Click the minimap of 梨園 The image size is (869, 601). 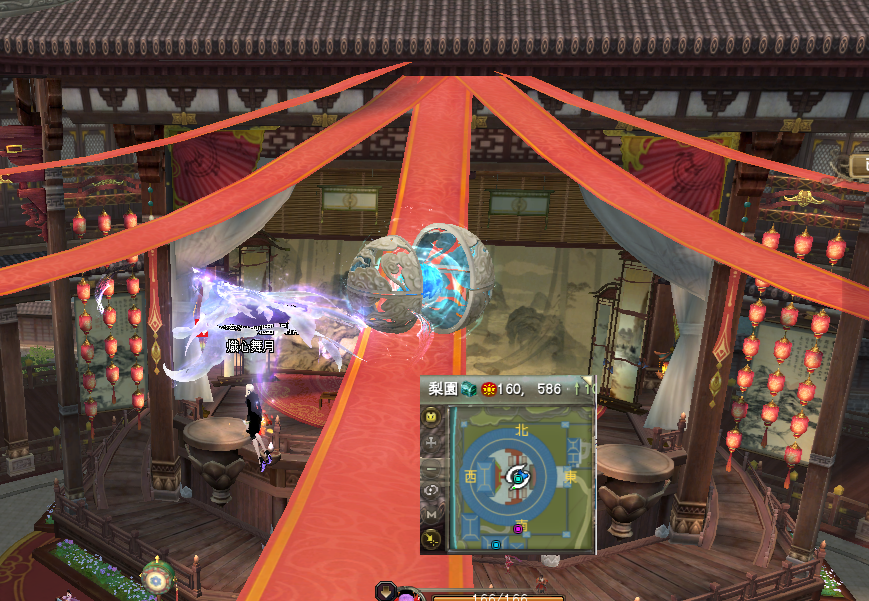coord(518,477)
